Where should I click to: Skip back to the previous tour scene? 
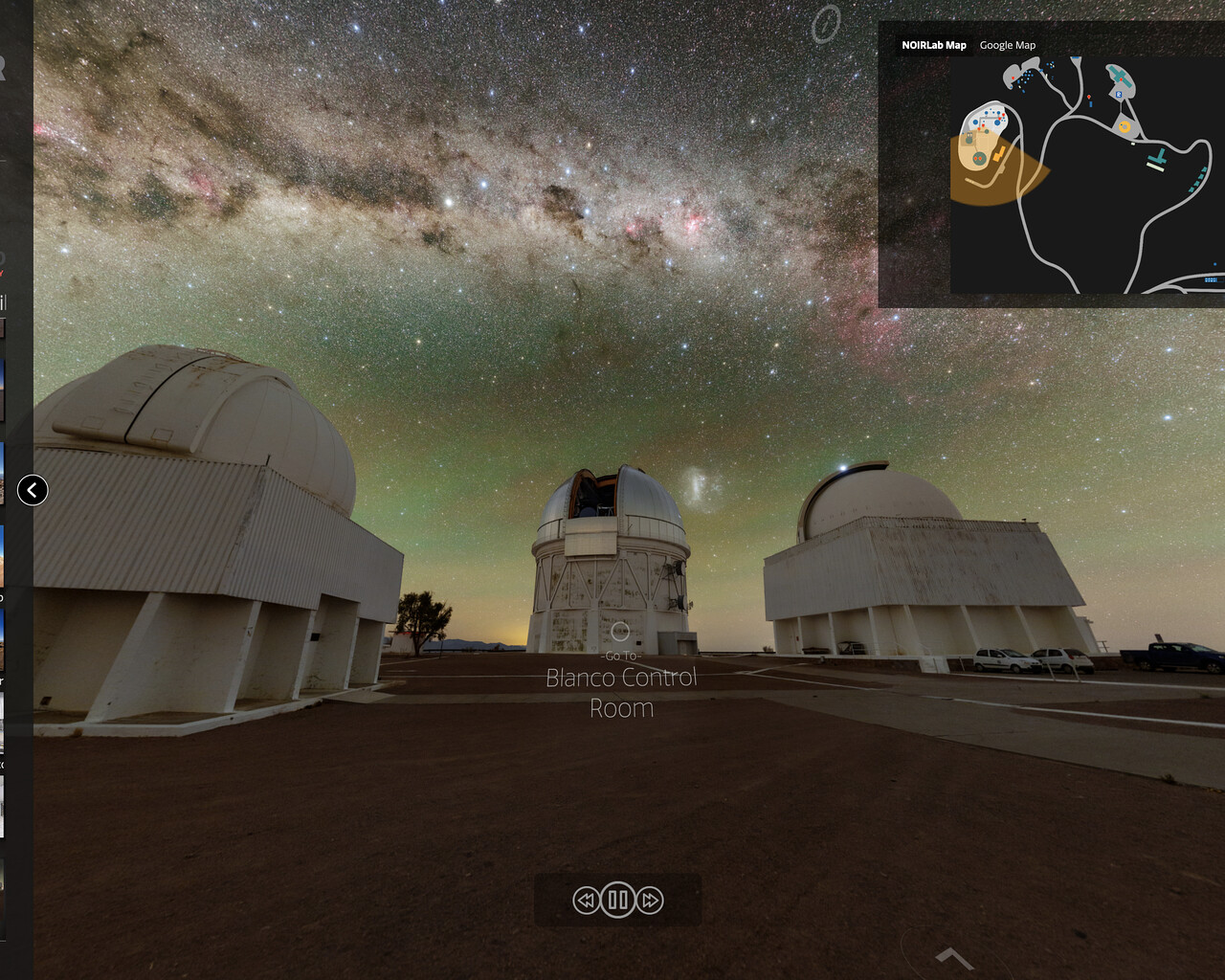coord(586,900)
